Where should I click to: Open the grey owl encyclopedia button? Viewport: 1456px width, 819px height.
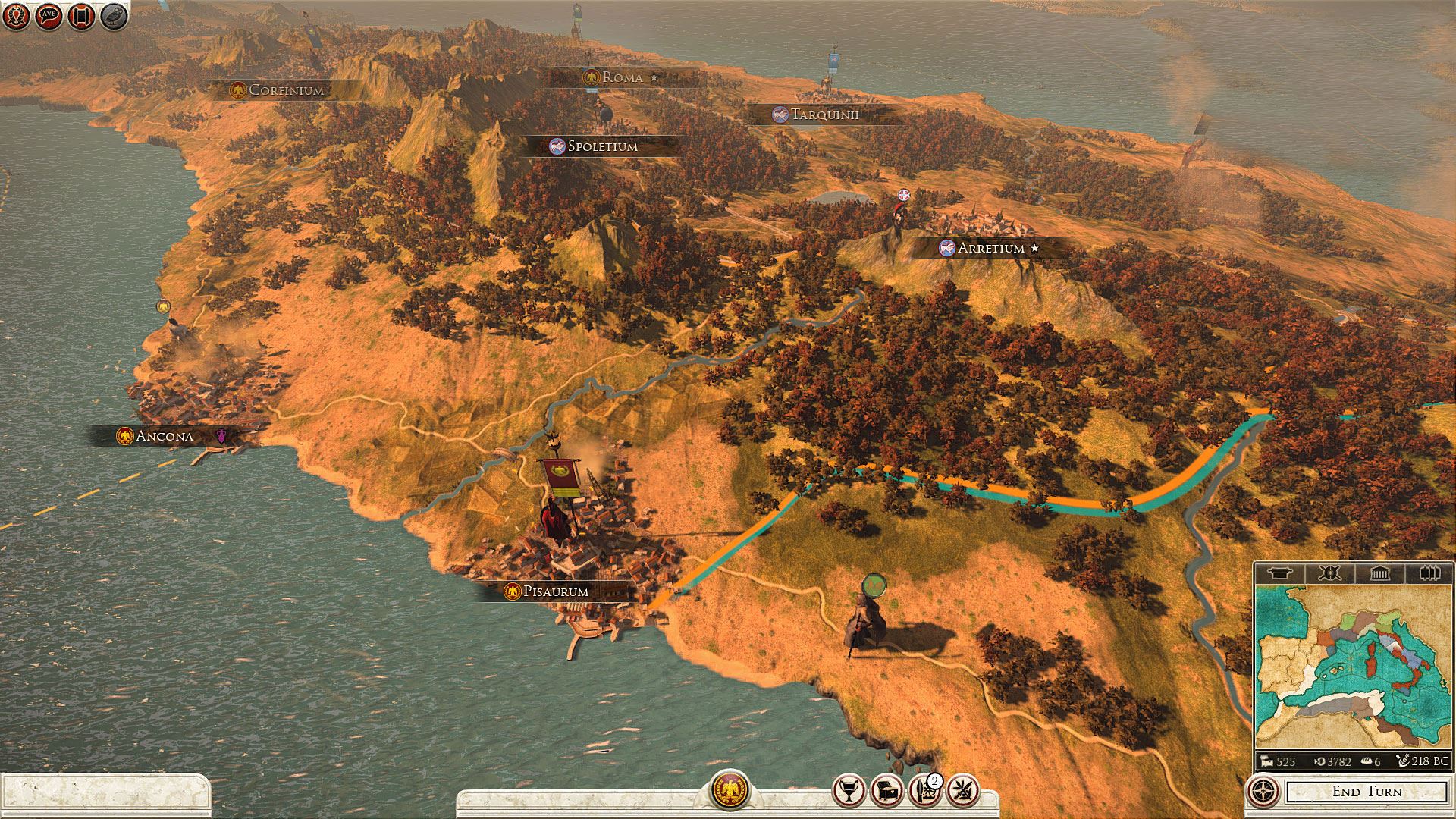[x=114, y=16]
